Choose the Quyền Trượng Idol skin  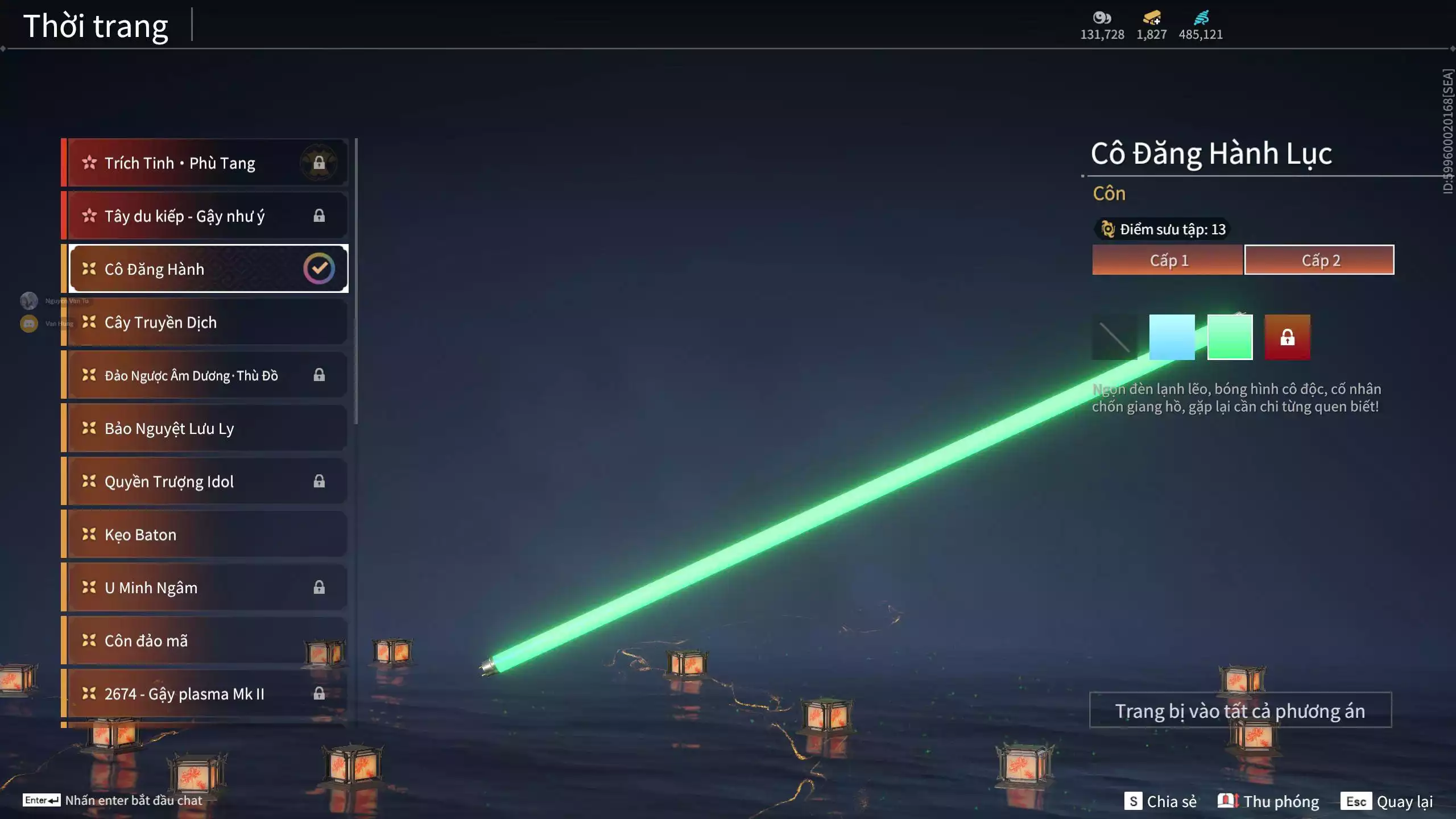tap(205, 482)
